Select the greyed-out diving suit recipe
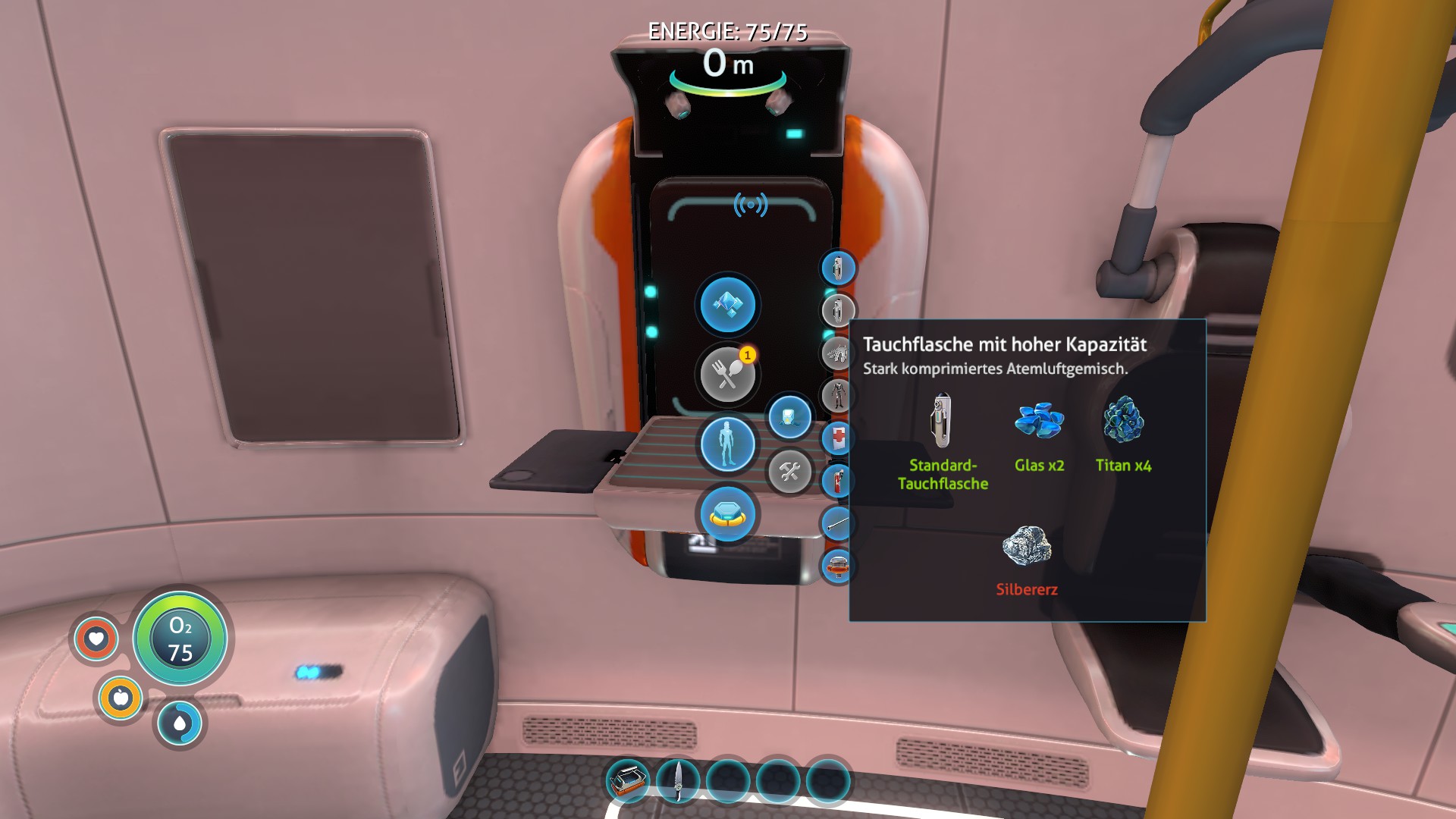The image size is (1456, 819). click(838, 395)
